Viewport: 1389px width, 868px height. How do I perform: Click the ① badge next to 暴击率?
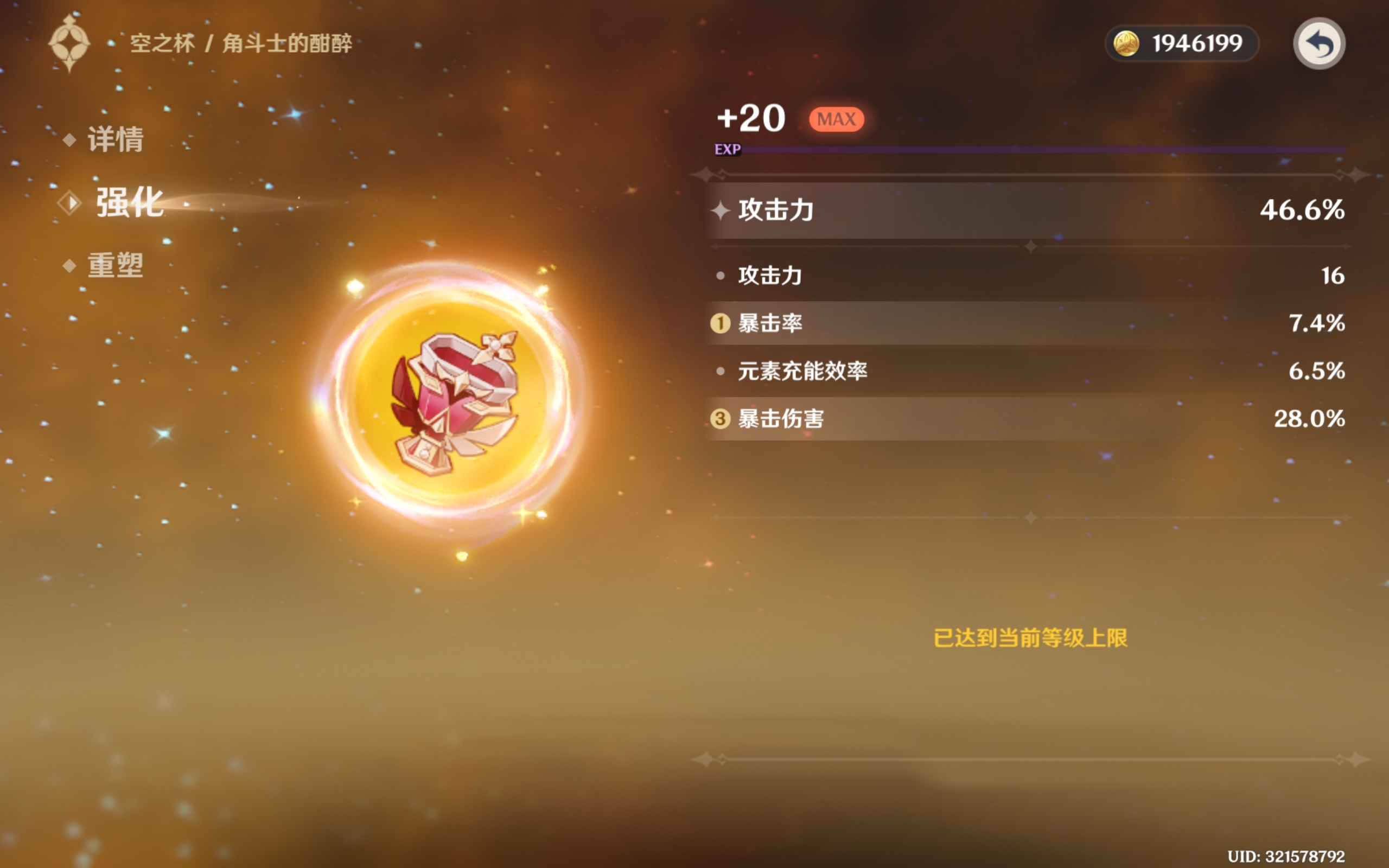[x=721, y=323]
